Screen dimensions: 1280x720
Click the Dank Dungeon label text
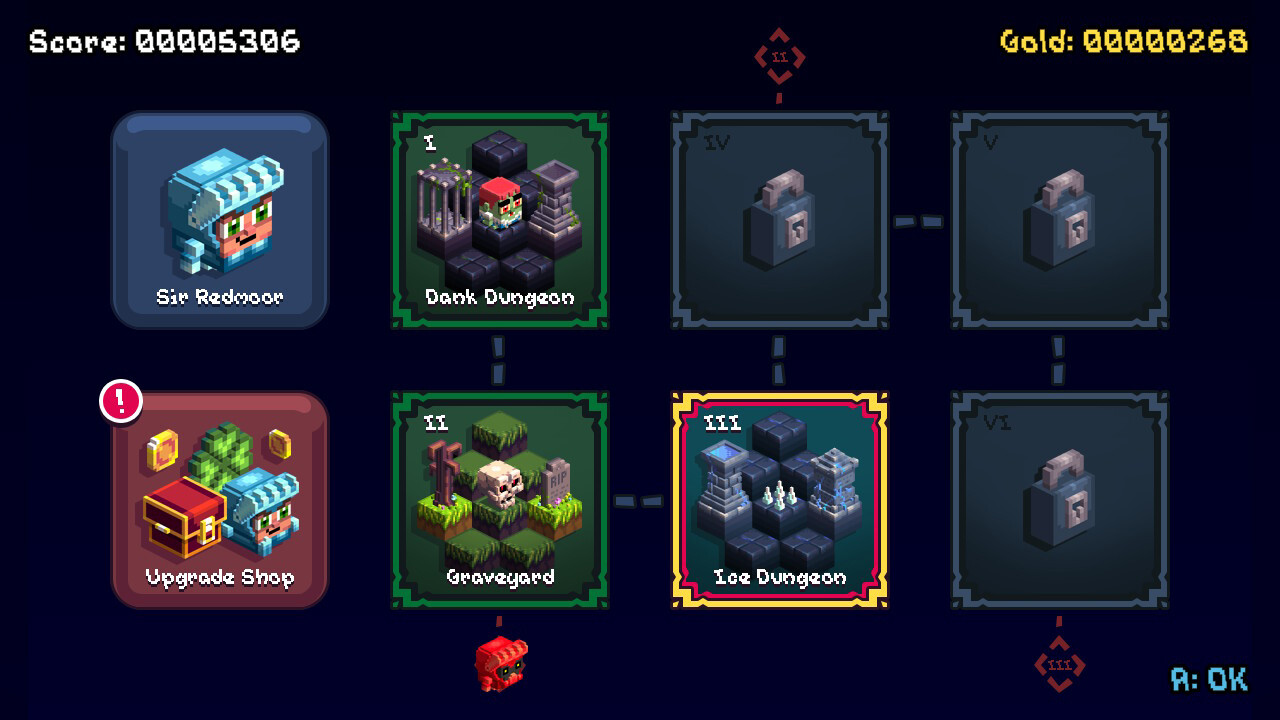(x=500, y=297)
